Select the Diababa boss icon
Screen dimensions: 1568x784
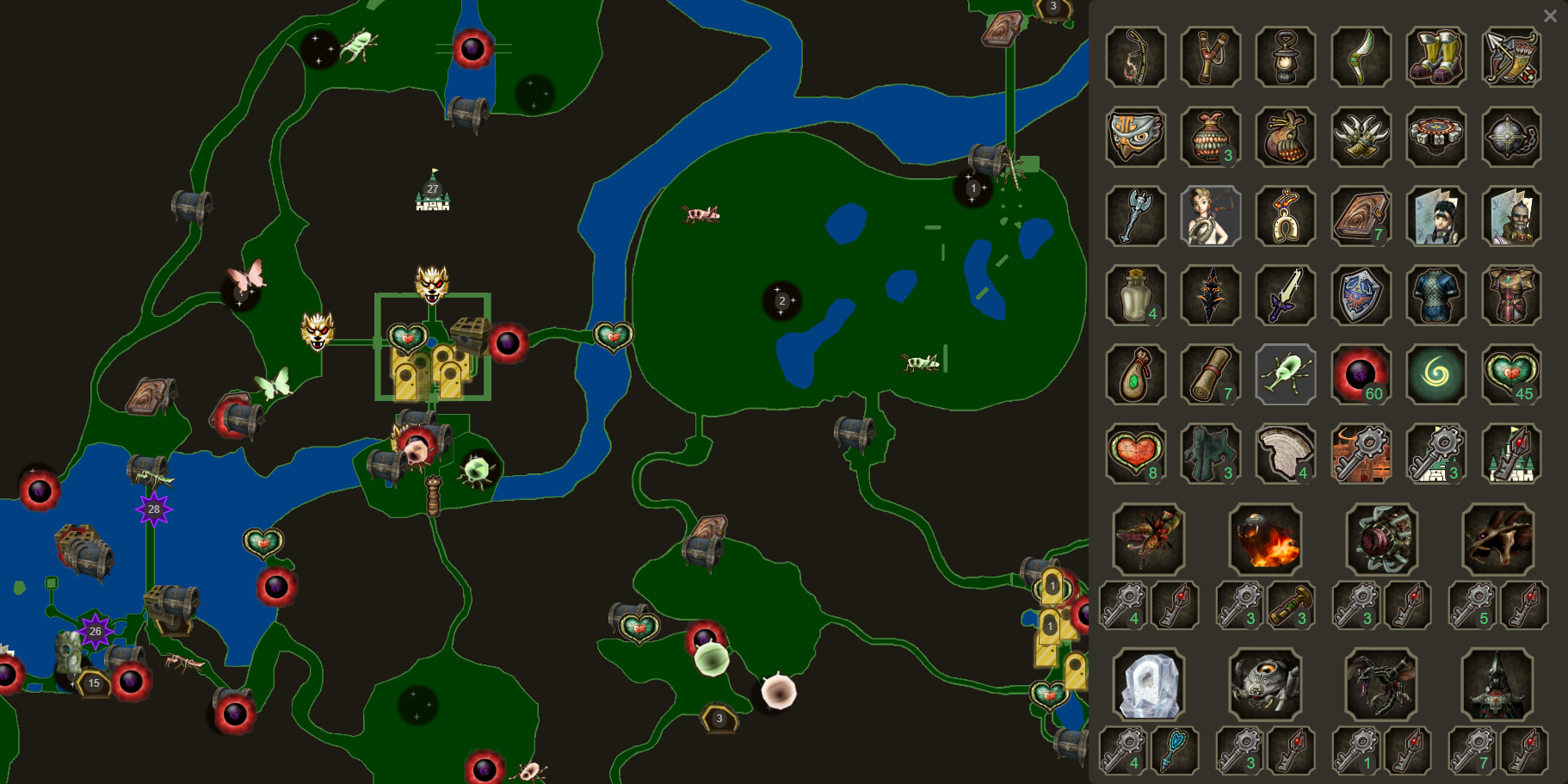click(x=1148, y=540)
